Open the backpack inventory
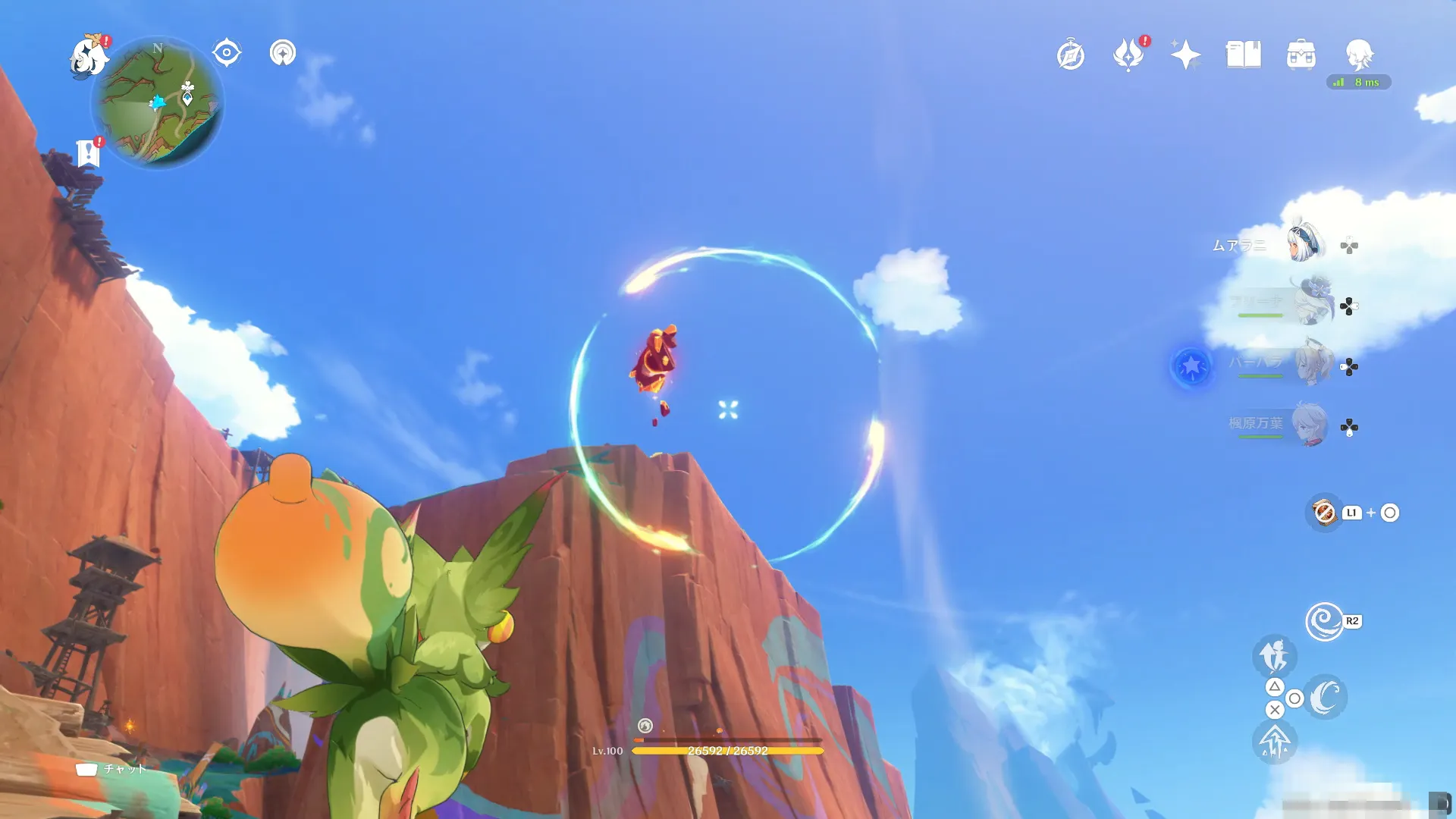The image size is (1456, 819). [1301, 55]
